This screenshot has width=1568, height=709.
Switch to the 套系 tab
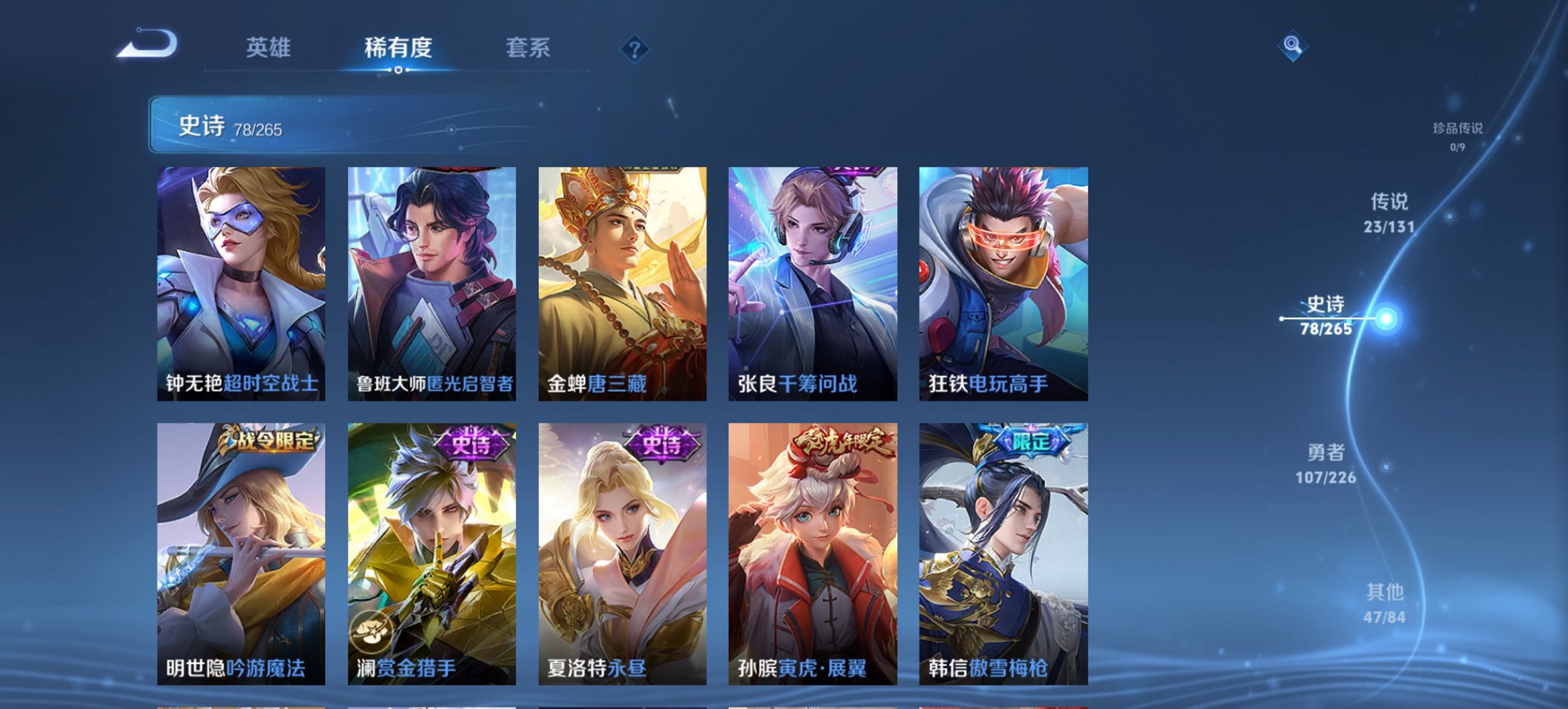pyautogui.click(x=529, y=48)
